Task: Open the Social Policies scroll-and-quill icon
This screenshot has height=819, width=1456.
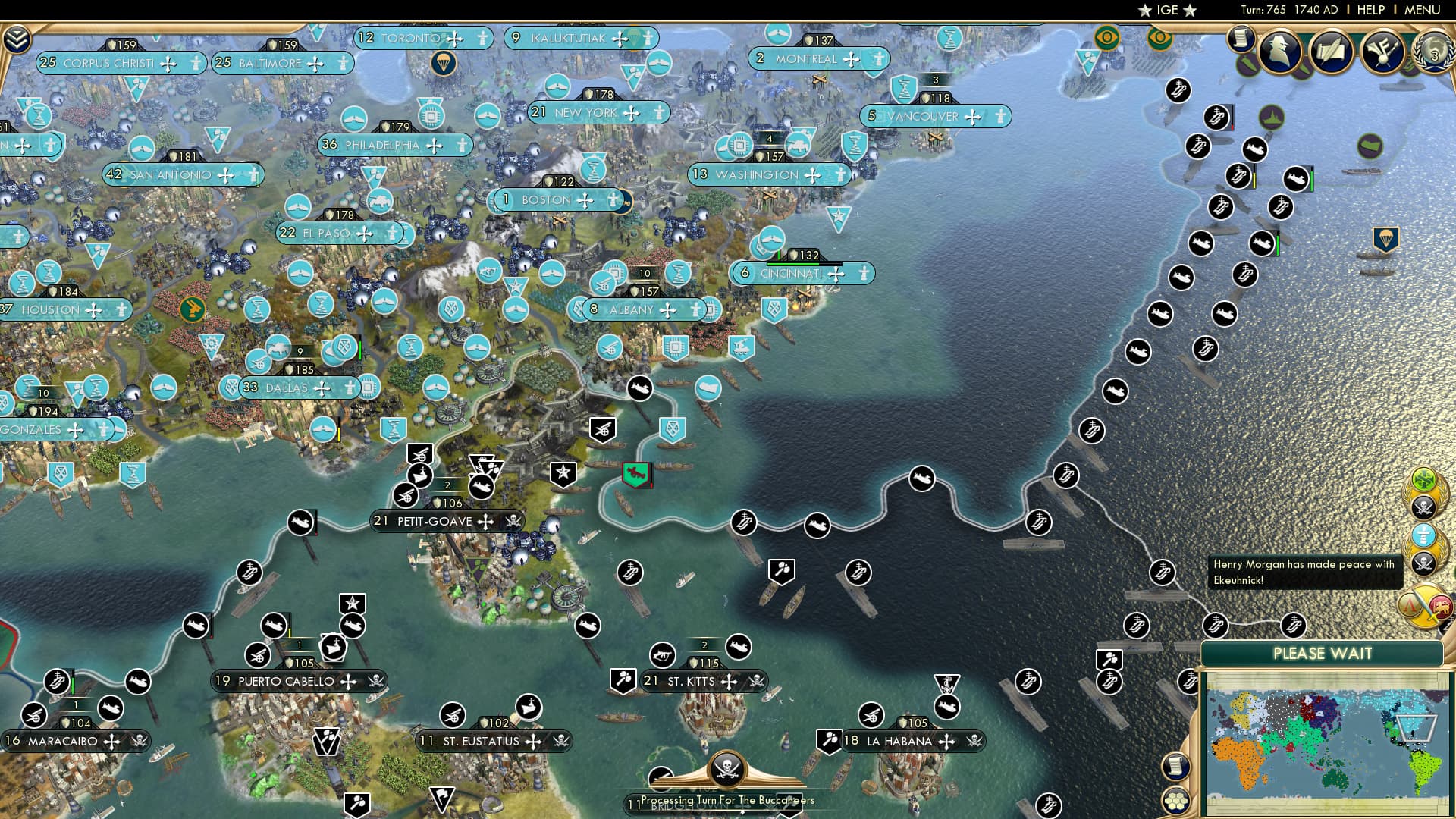Action: pos(1332,52)
